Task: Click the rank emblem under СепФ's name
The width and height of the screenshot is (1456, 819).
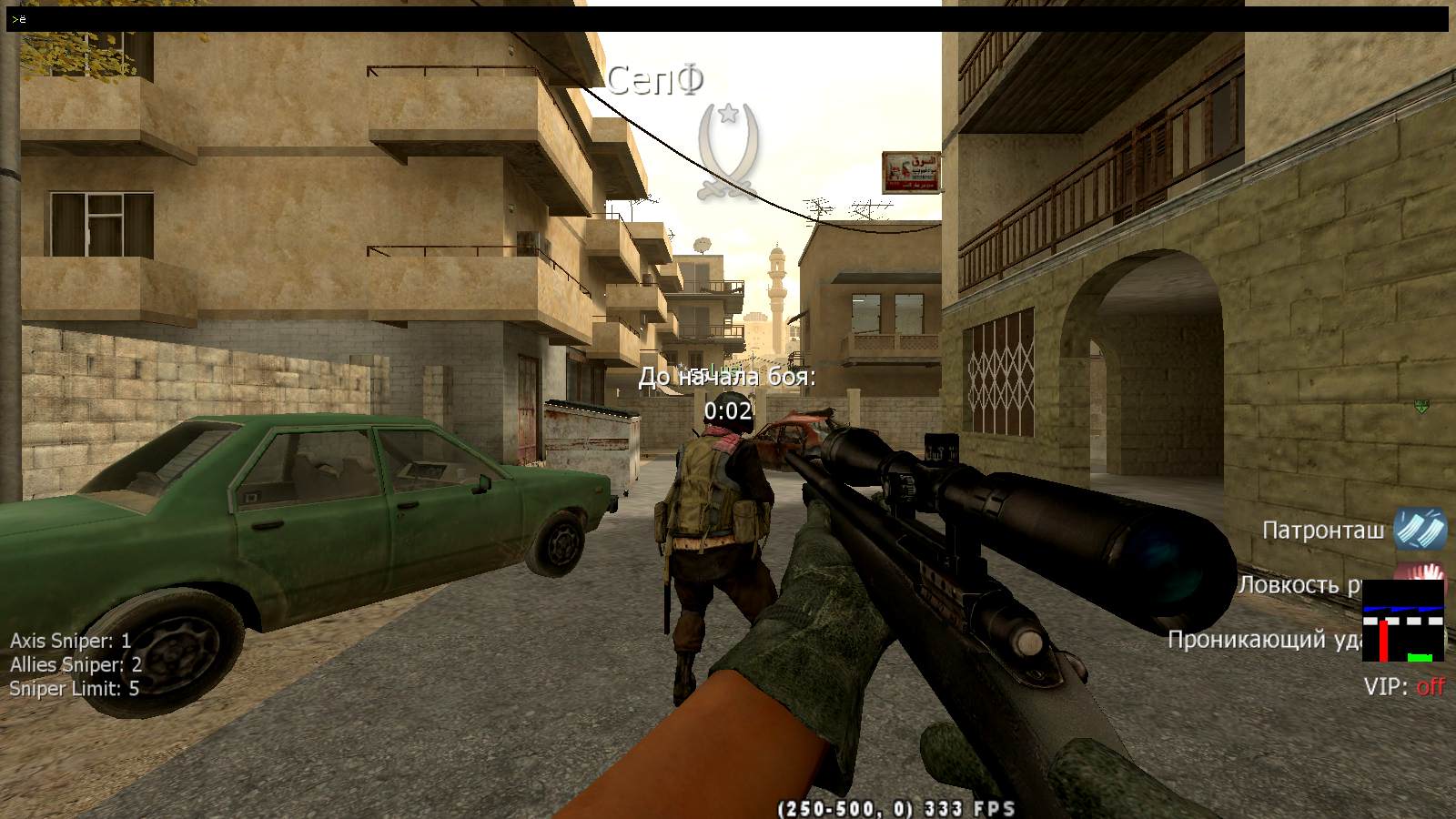Action: (727, 150)
